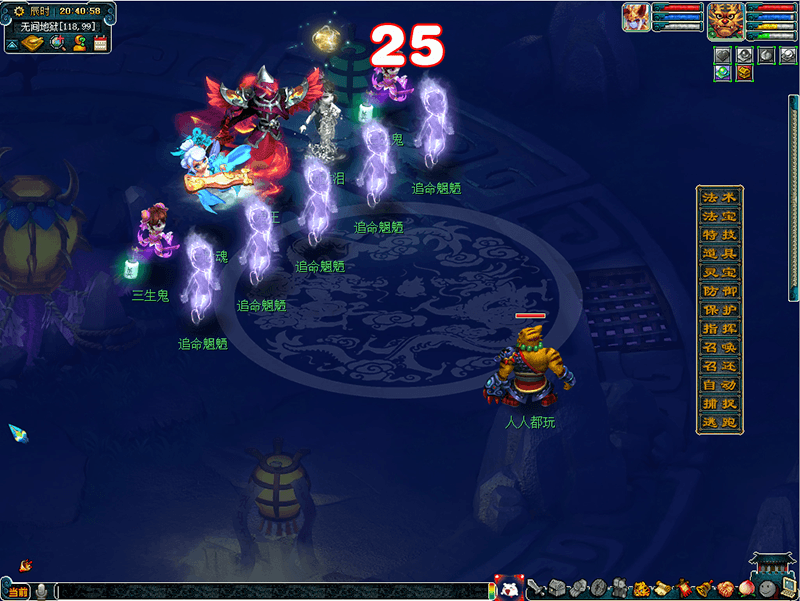Viewport: 800px width, 601px height.
Task: Choose the 召唤 summon command
Action: [719, 348]
